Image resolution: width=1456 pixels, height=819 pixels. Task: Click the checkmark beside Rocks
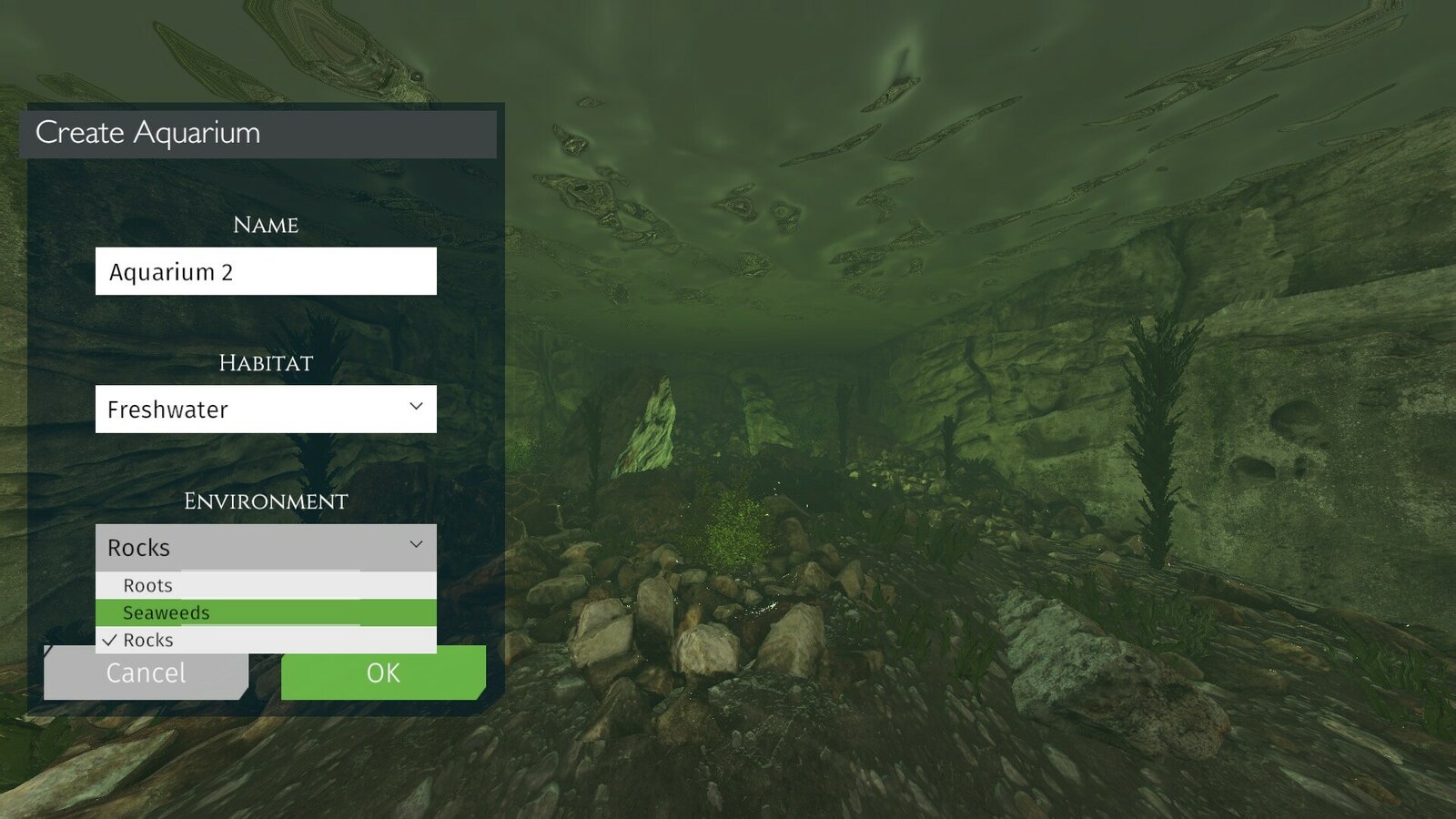tap(109, 640)
